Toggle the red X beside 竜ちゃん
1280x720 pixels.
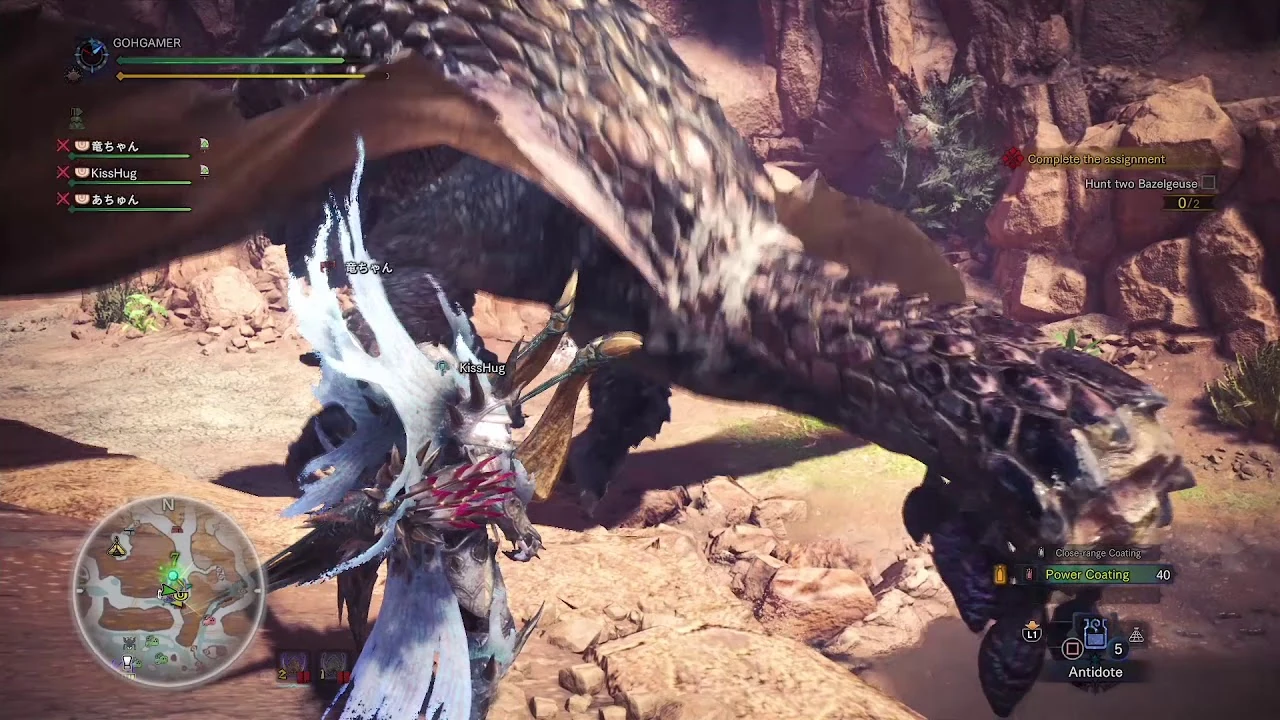tap(63, 145)
